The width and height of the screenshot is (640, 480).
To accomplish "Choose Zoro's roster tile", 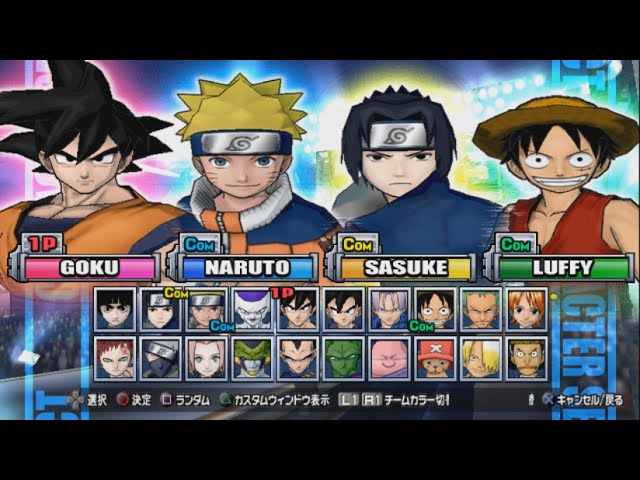I will click(481, 309).
